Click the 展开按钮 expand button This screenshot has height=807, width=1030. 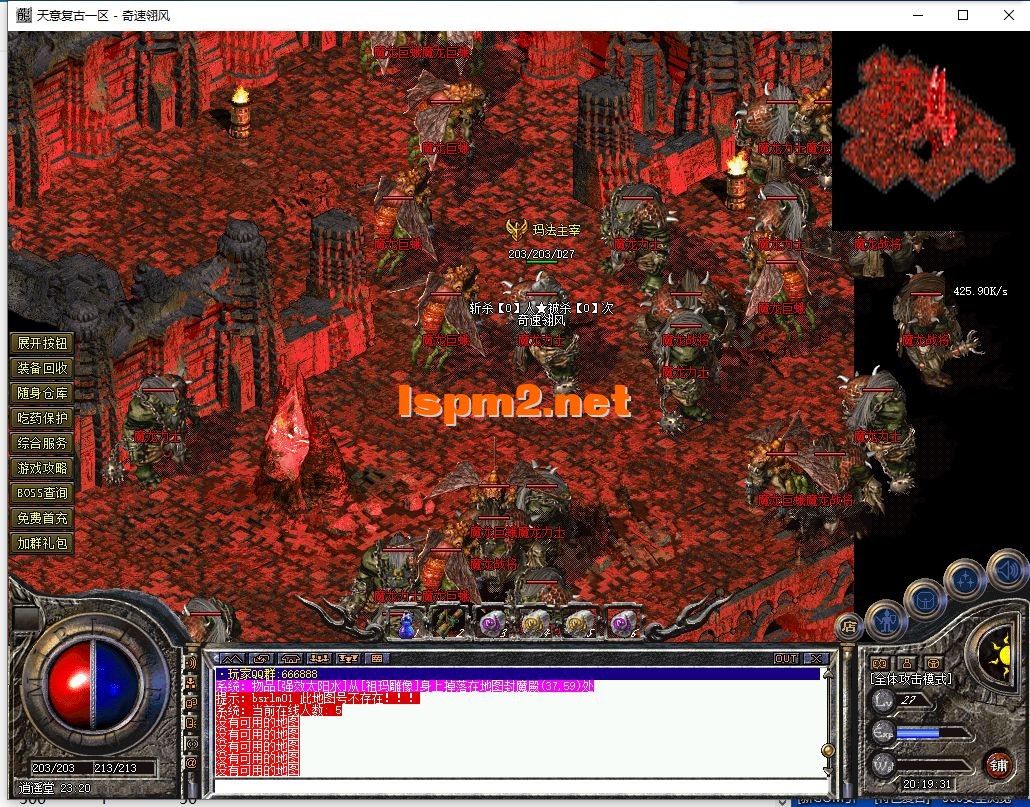pos(43,343)
